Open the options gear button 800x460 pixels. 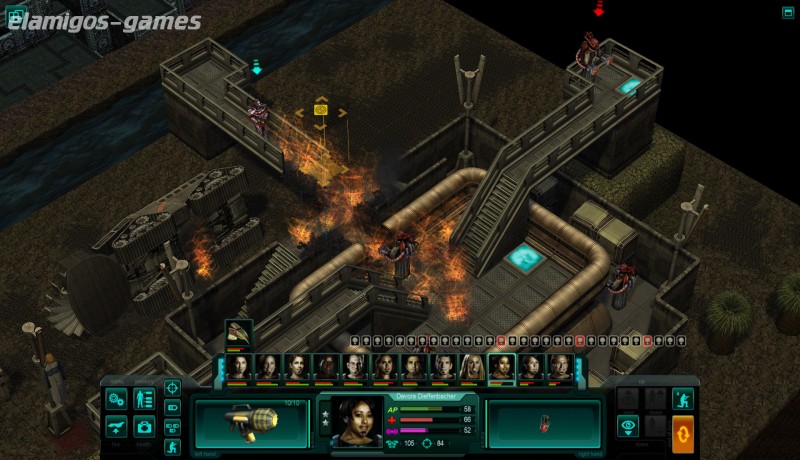[116, 399]
